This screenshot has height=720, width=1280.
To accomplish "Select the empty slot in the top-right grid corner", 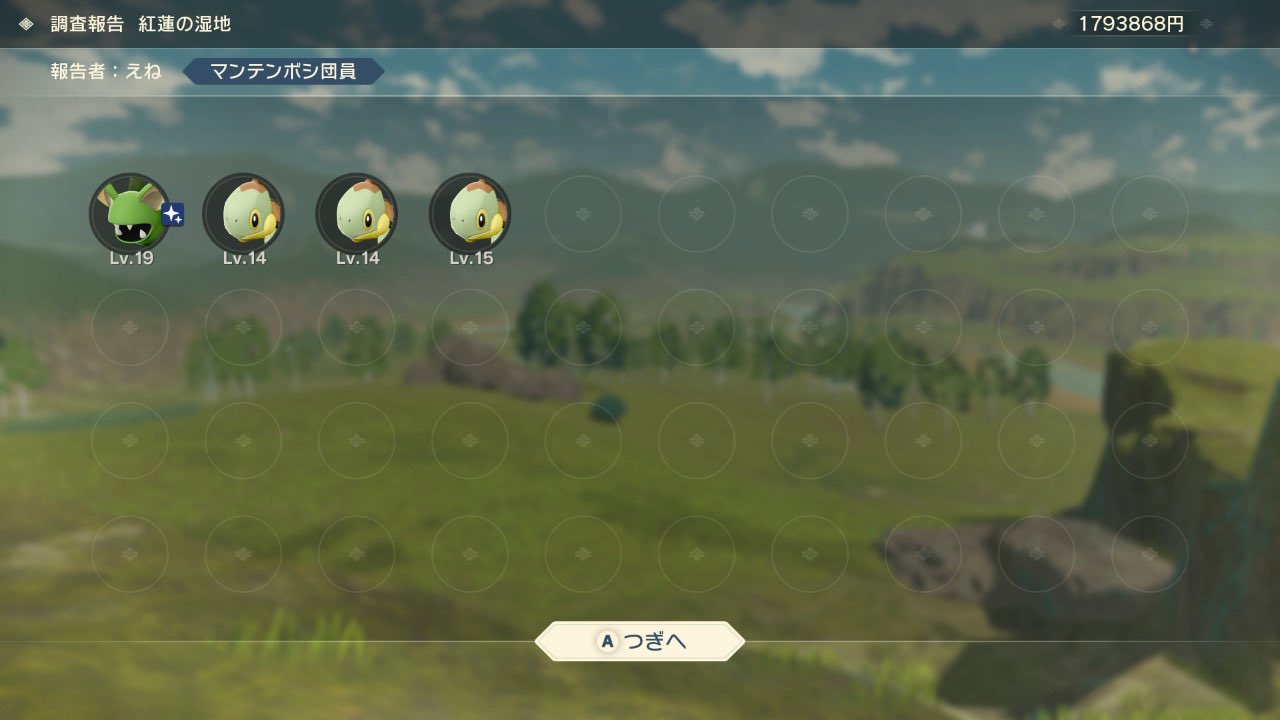I will 1149,213.
